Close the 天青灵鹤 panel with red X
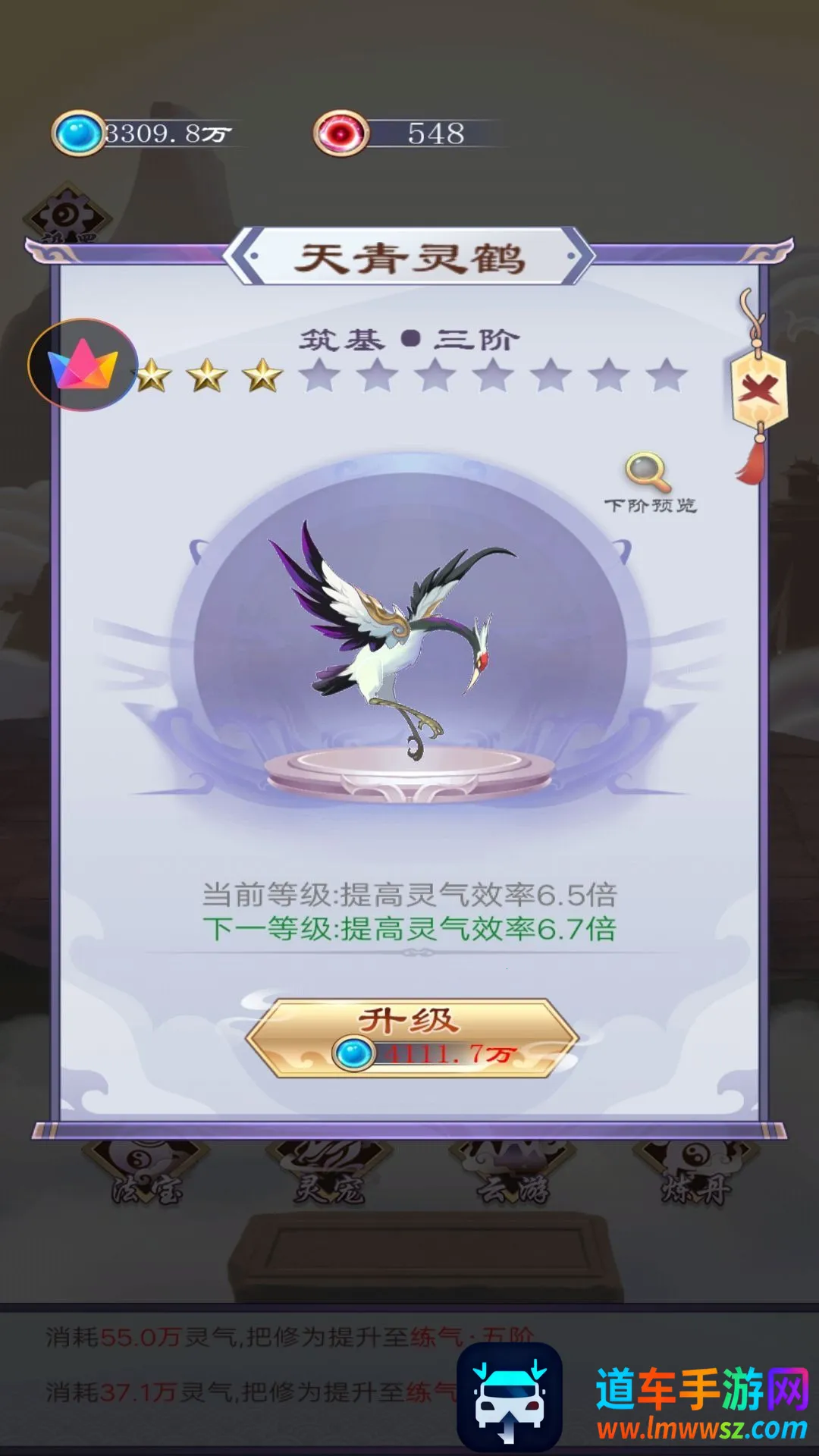This screenshot has height=1456, width=819. 759,391
